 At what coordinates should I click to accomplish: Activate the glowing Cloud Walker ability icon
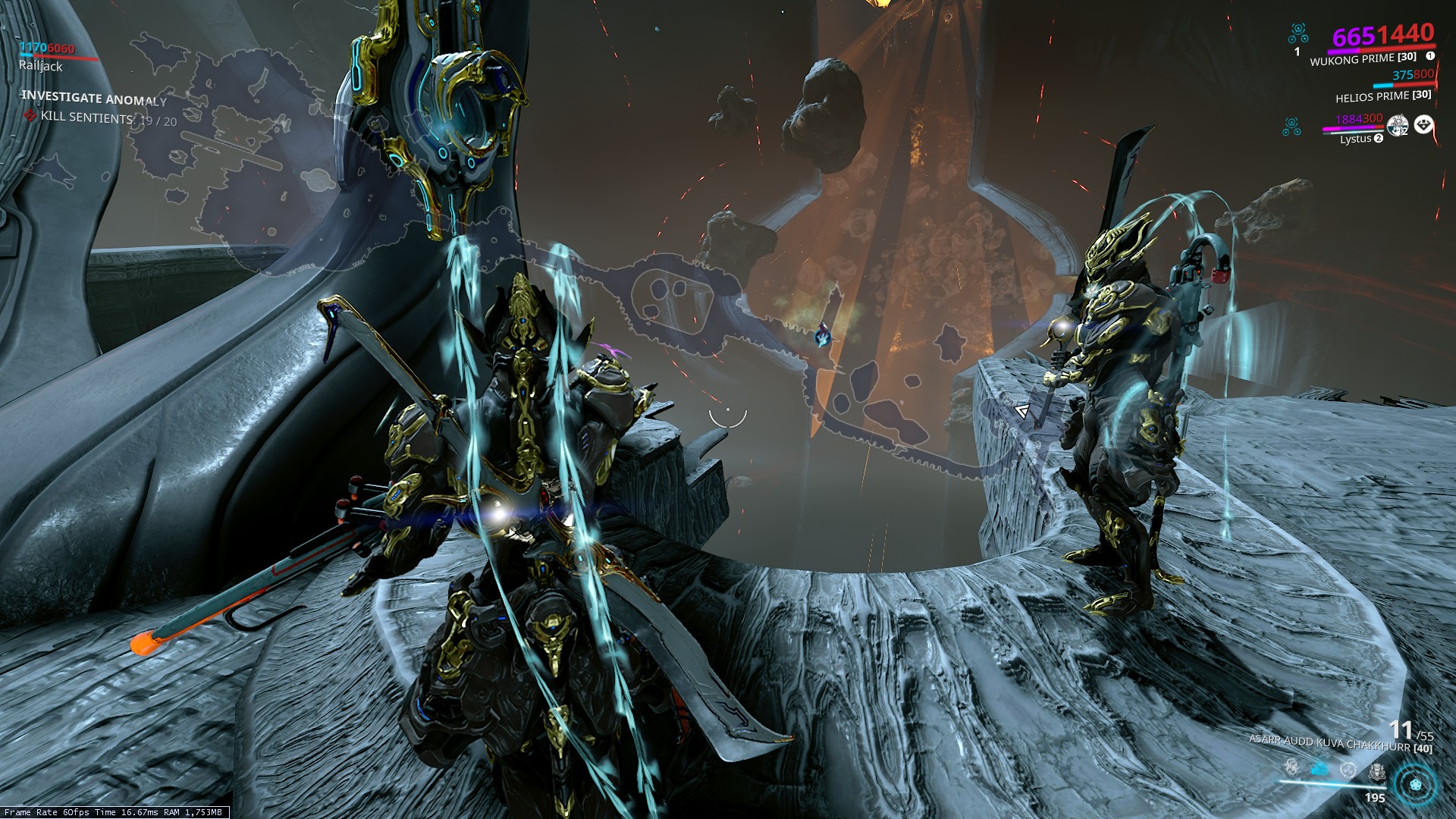(x=1319, y=768)
